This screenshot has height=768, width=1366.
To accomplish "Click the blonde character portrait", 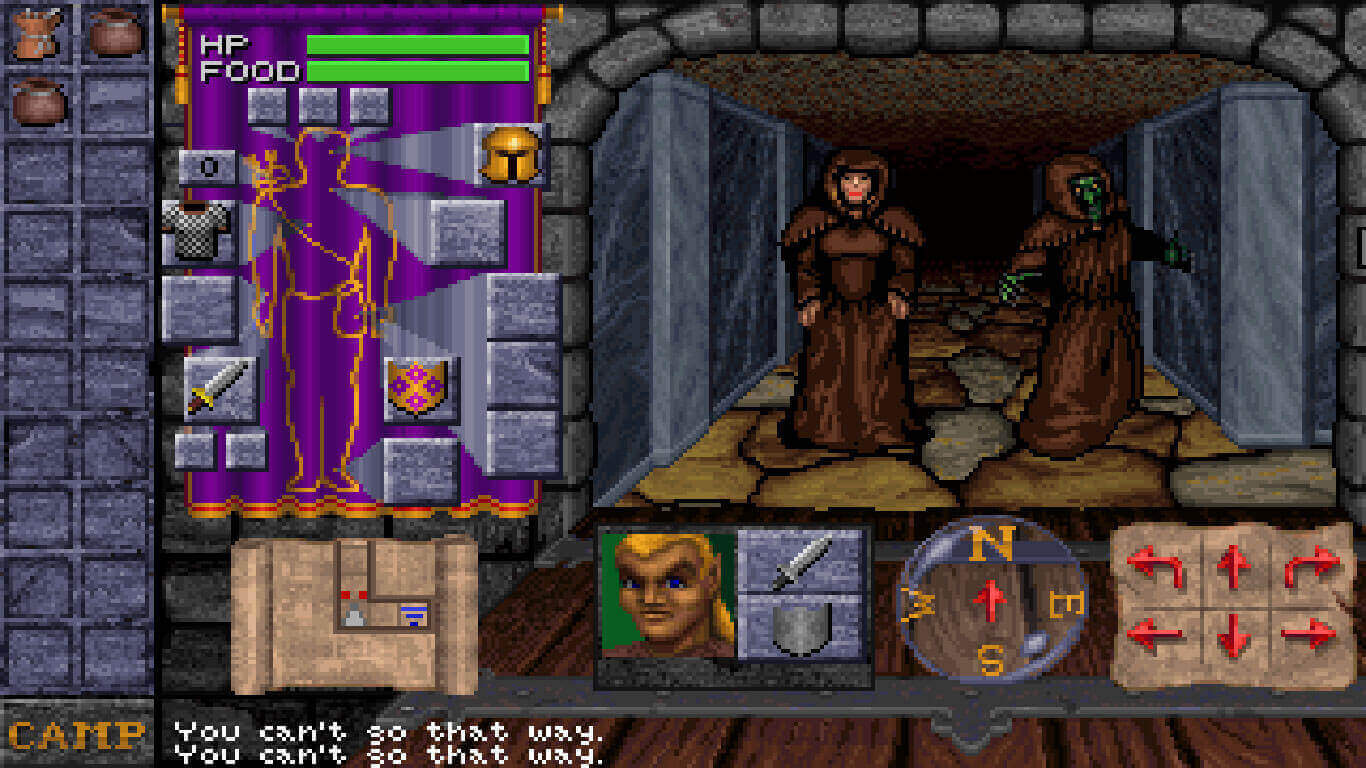I will click(x=668, y=594).
